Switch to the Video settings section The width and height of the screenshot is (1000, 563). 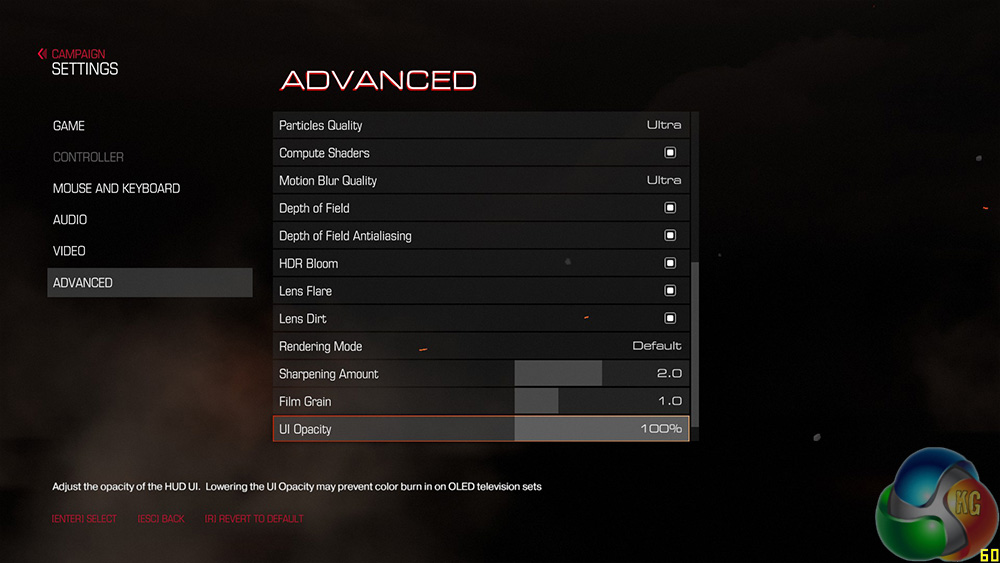coord(70,251)
